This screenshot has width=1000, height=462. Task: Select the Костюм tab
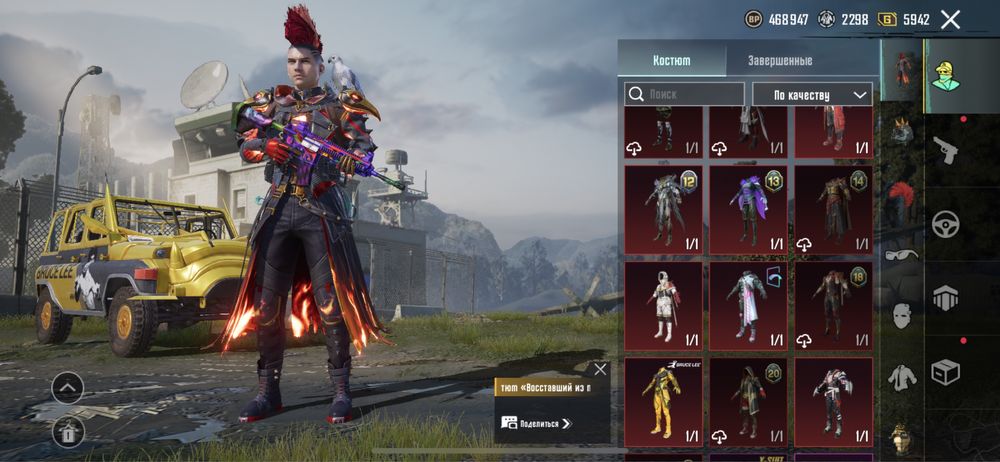pyautogui.click(x=671, y=60)
